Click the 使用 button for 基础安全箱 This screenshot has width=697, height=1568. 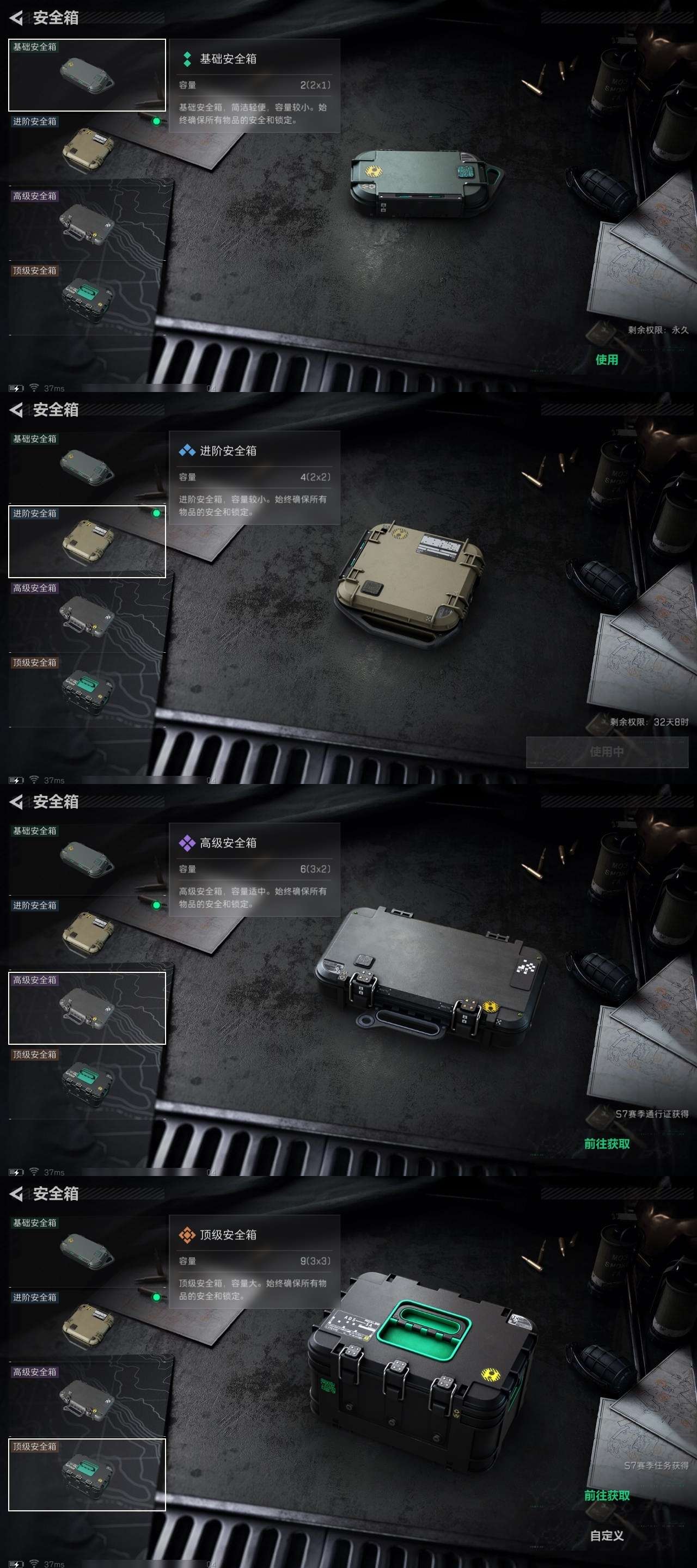click(607, 360)
